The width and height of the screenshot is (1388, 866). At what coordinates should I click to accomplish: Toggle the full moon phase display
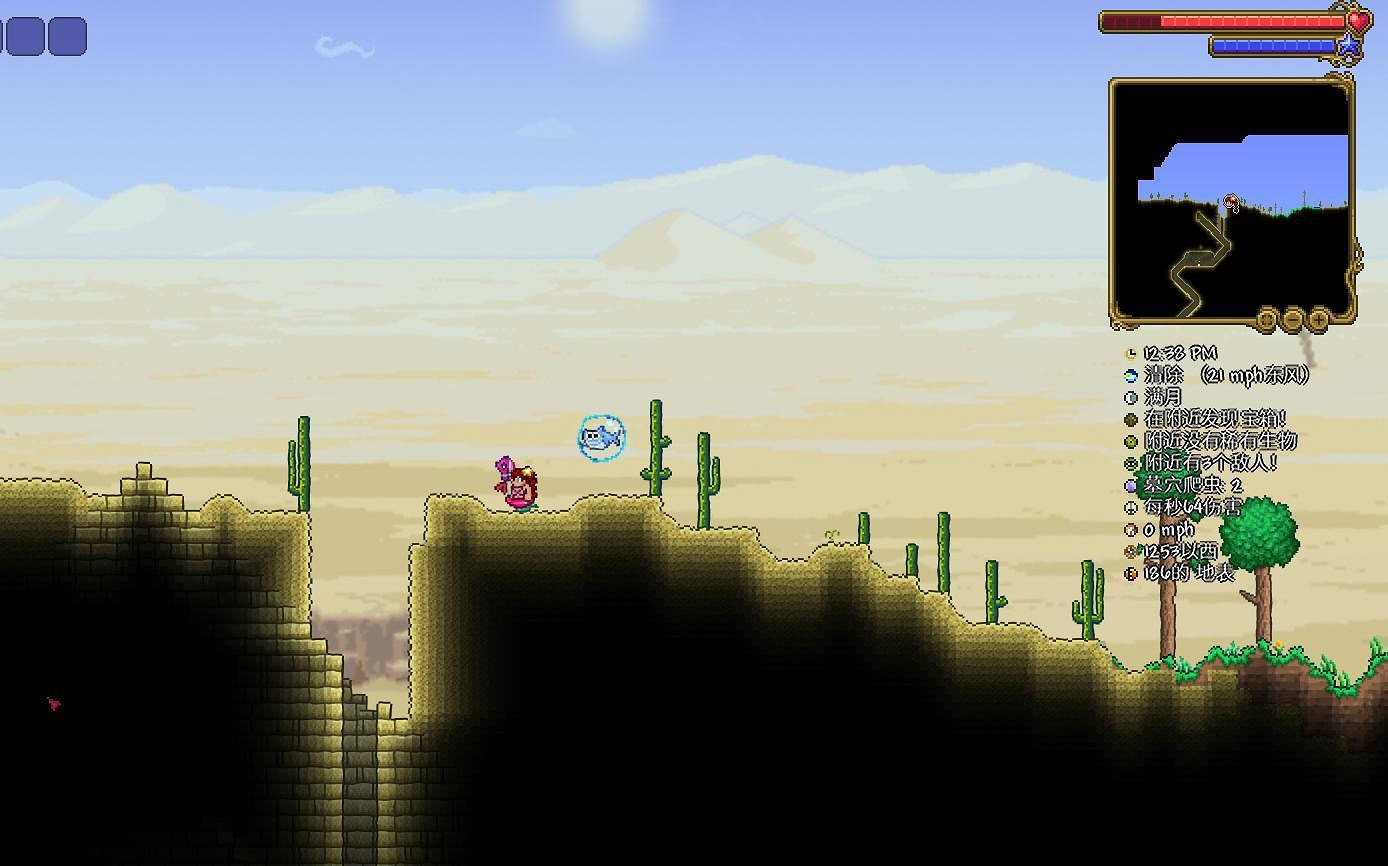pyautogui.click(x=1133, y=397)
